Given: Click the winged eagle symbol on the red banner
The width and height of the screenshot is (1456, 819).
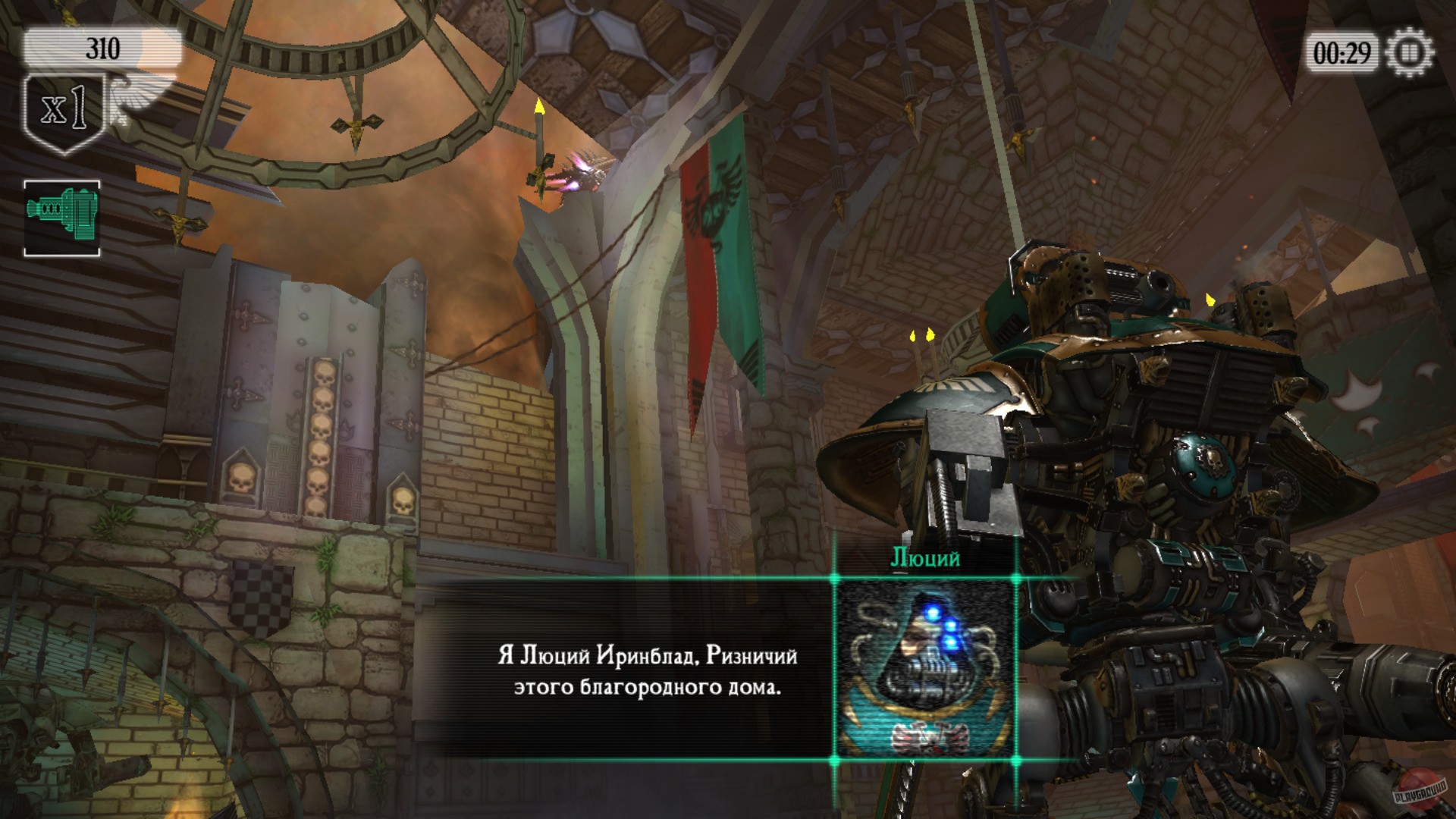Looking at the screenshot, I should (704, 203).
